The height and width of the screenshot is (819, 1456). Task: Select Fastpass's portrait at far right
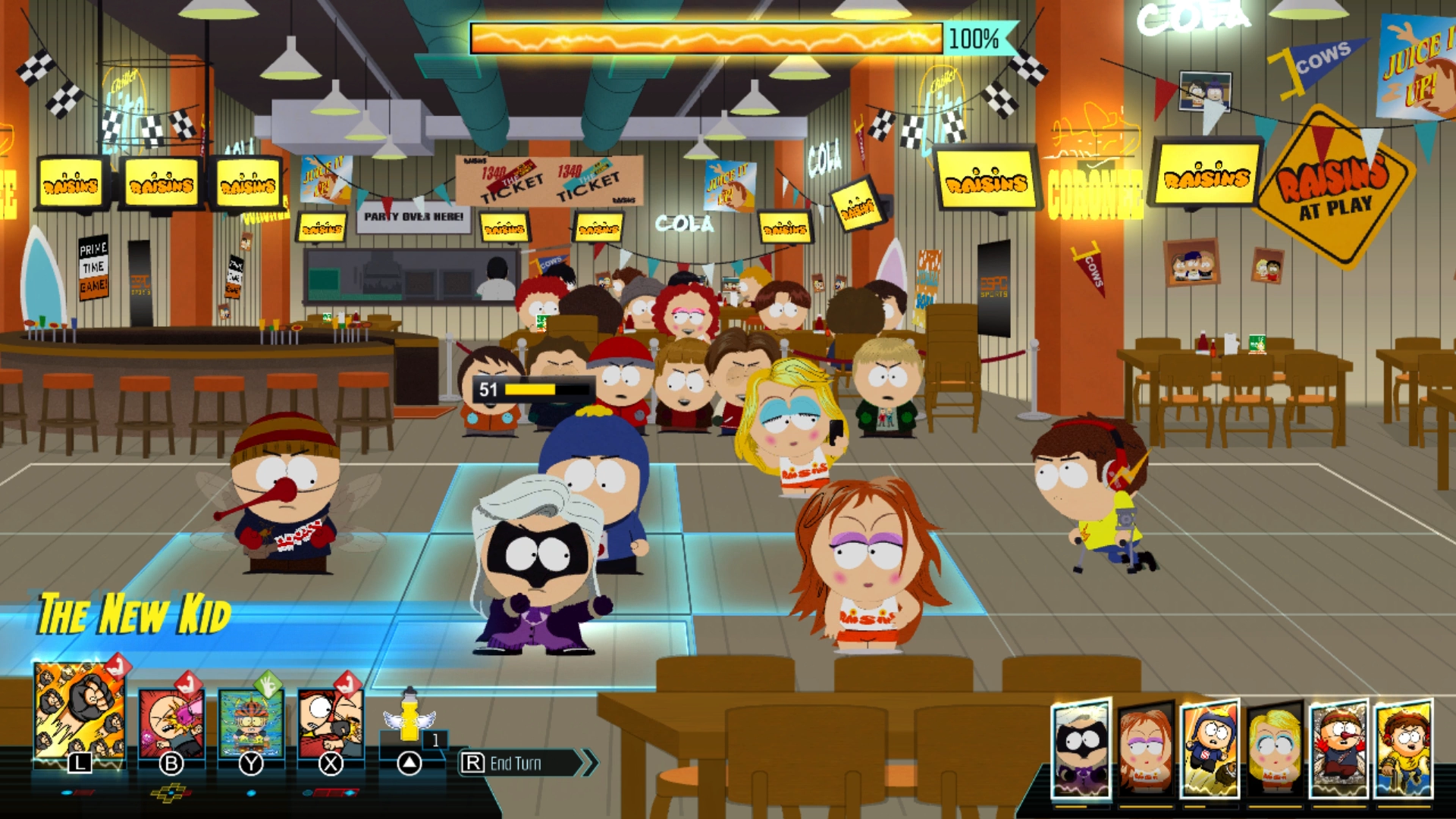pyautogui.click(x=1404, y=746)
